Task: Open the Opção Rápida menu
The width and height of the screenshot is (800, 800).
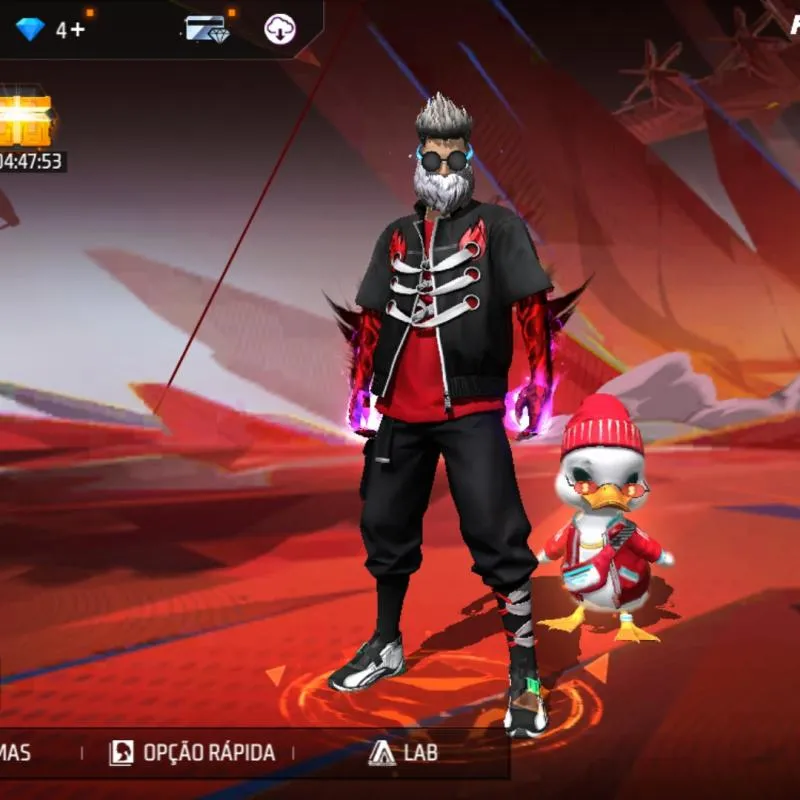Action: pos(192,753)
